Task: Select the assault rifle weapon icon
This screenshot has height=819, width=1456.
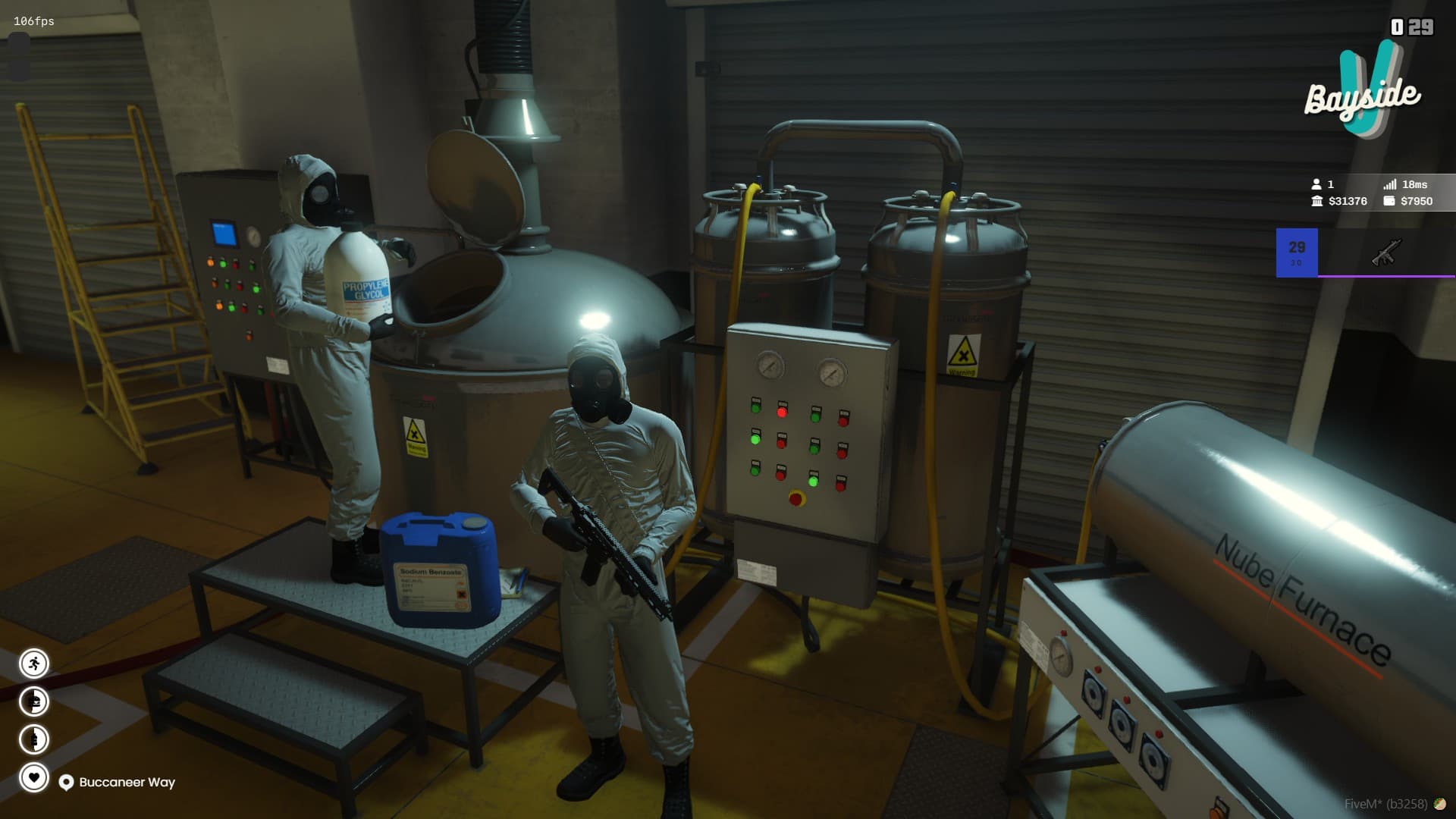Action: pos(1386,253)
